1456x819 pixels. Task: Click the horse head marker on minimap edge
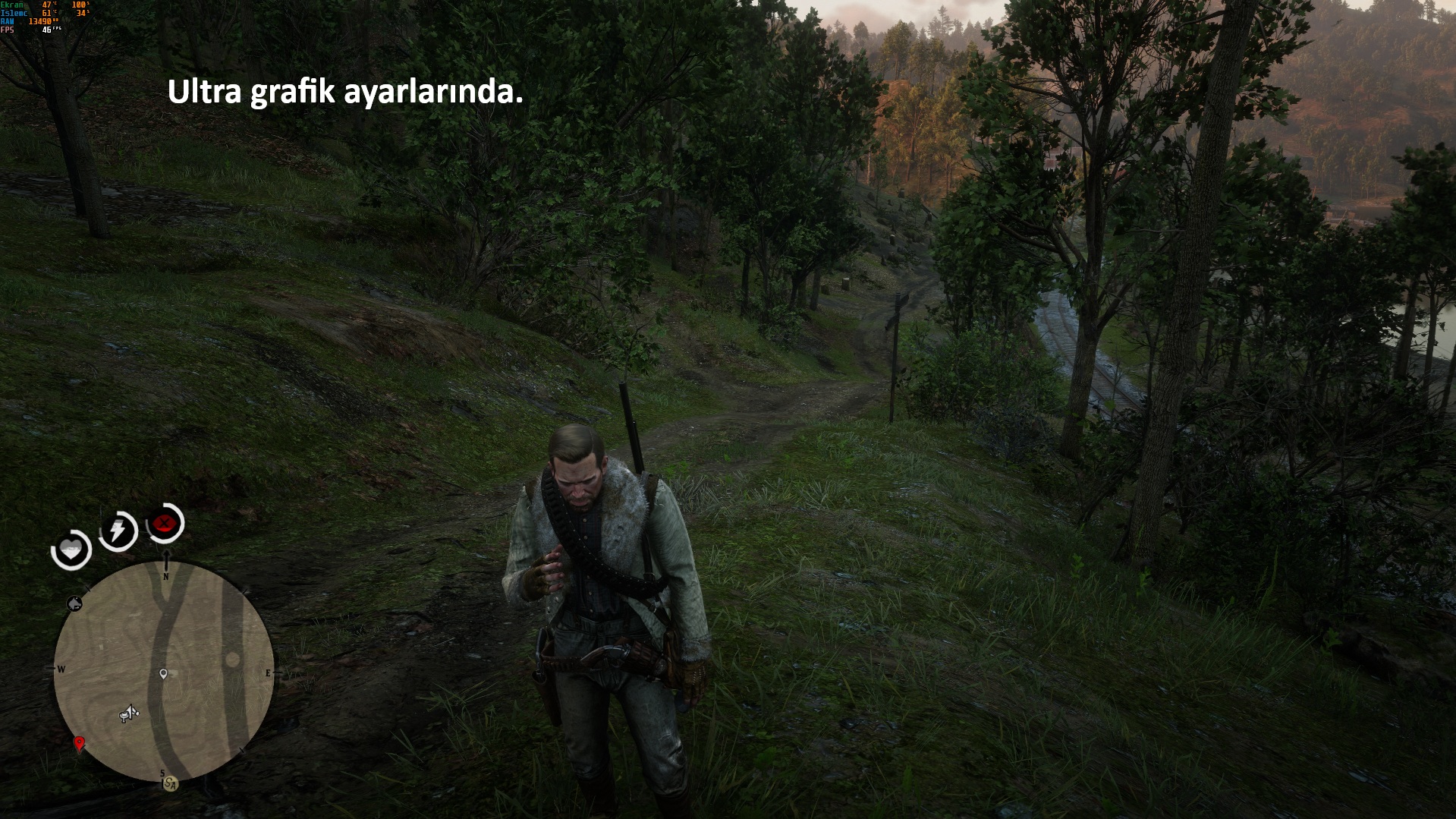pyautogui.click(x=74, y=603)
